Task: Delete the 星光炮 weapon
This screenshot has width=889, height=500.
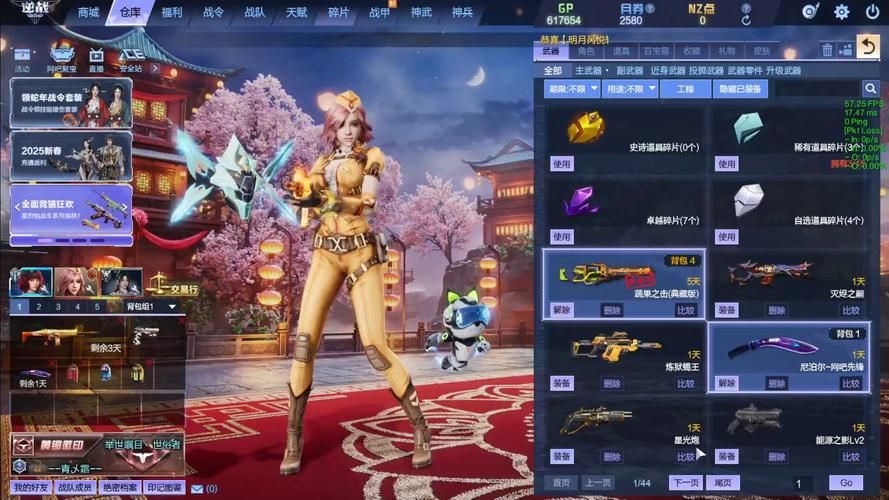Action: [612, 456]
